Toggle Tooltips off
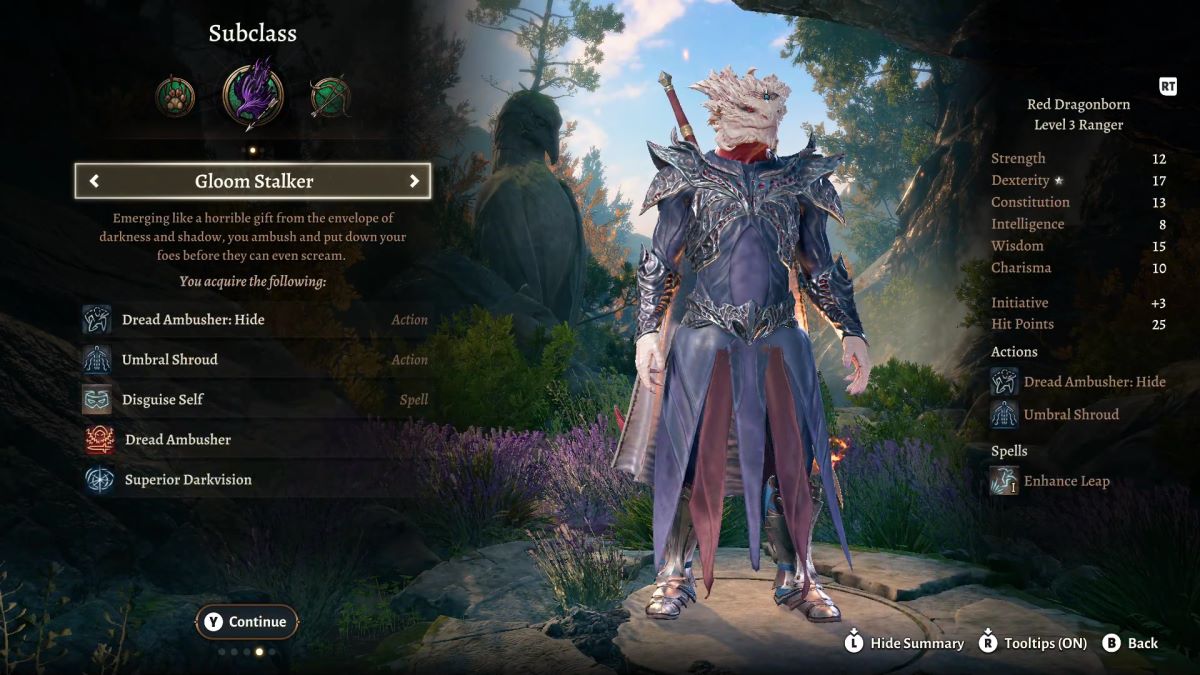The image size is (1200, 675). [x=1033, y=643]
